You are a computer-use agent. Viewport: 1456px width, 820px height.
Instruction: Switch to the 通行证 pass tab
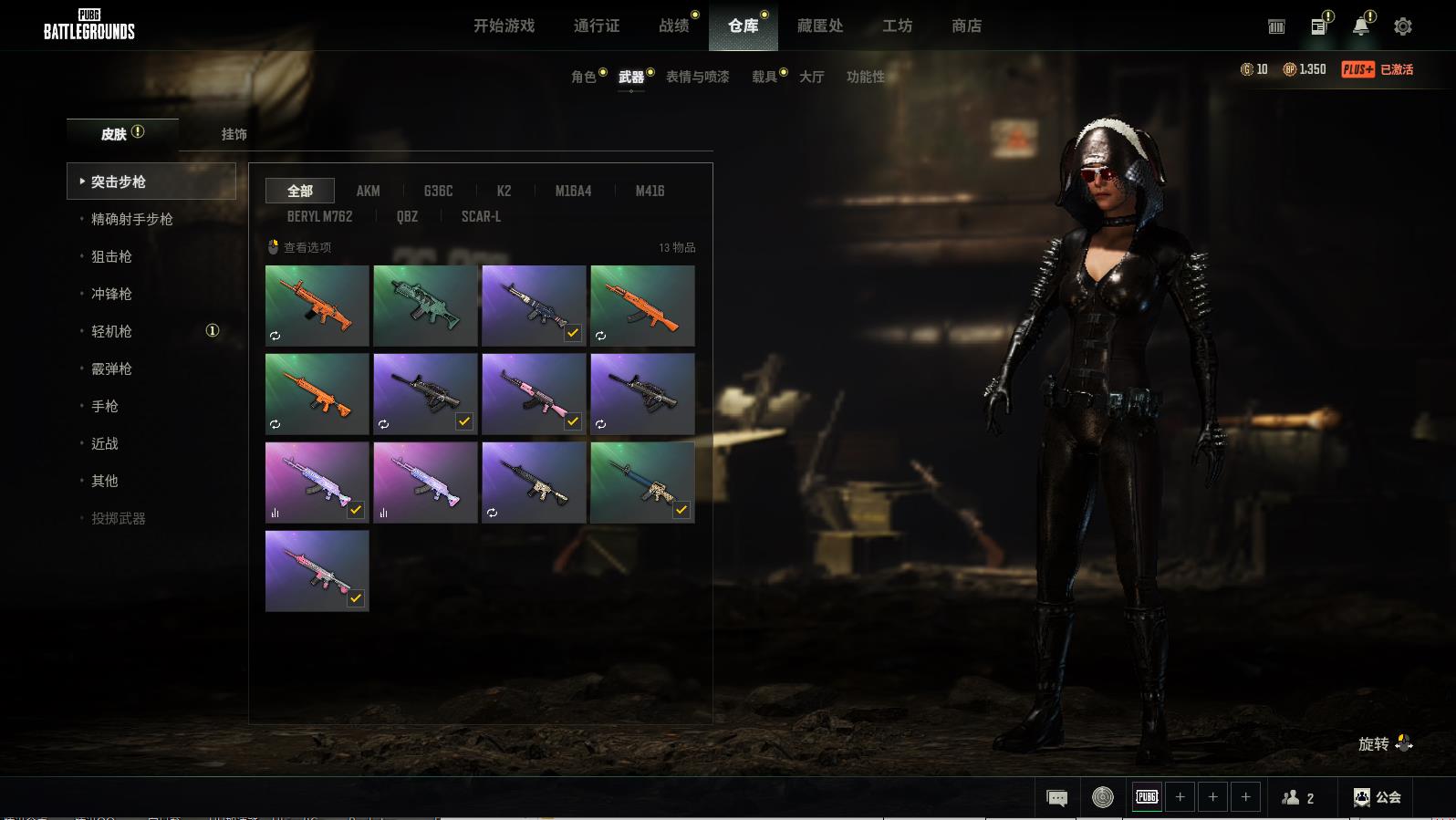[597, 26]
